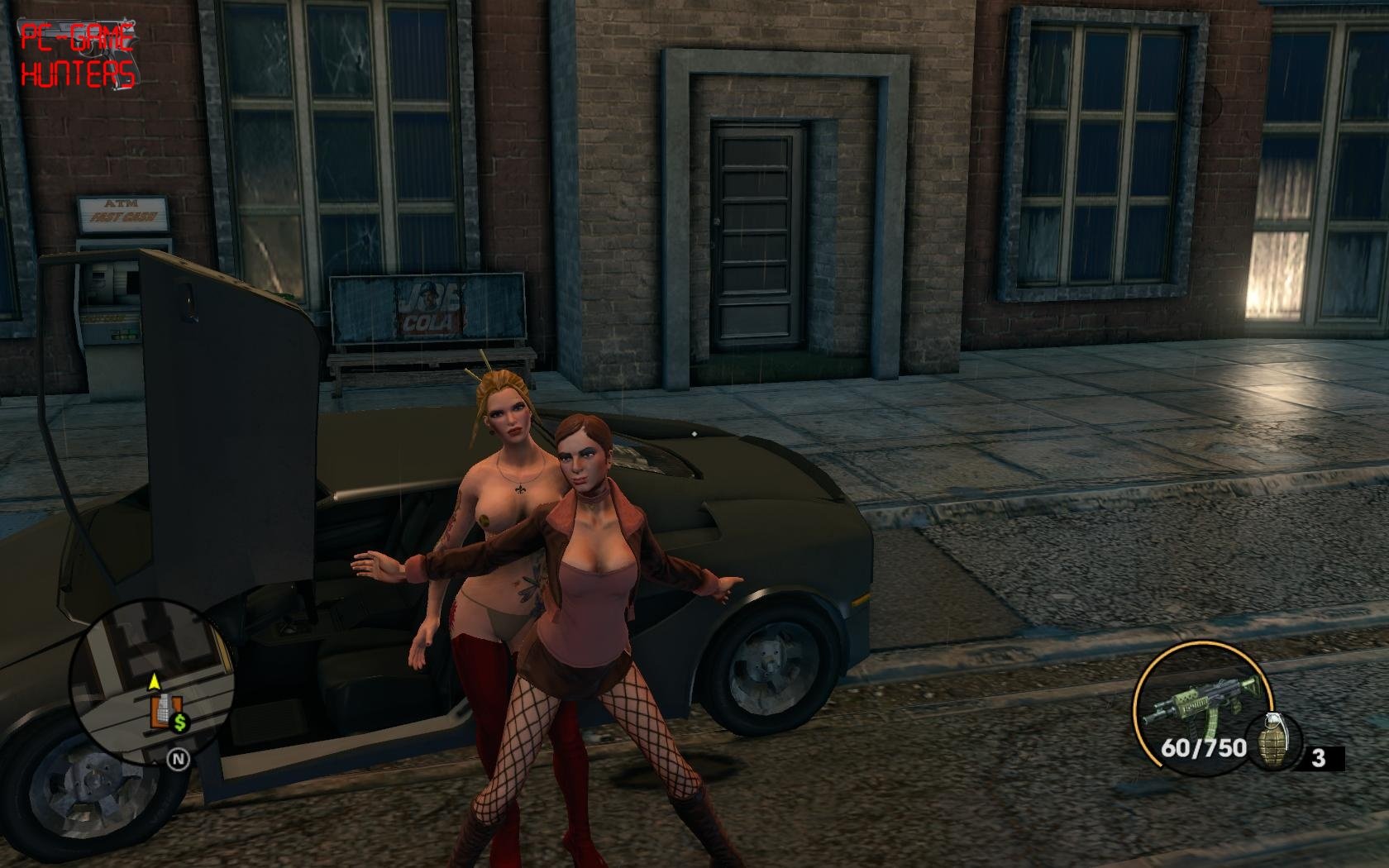Click the yellow player arrow on minimap
1389x868 pixels.
coord(154,683)
